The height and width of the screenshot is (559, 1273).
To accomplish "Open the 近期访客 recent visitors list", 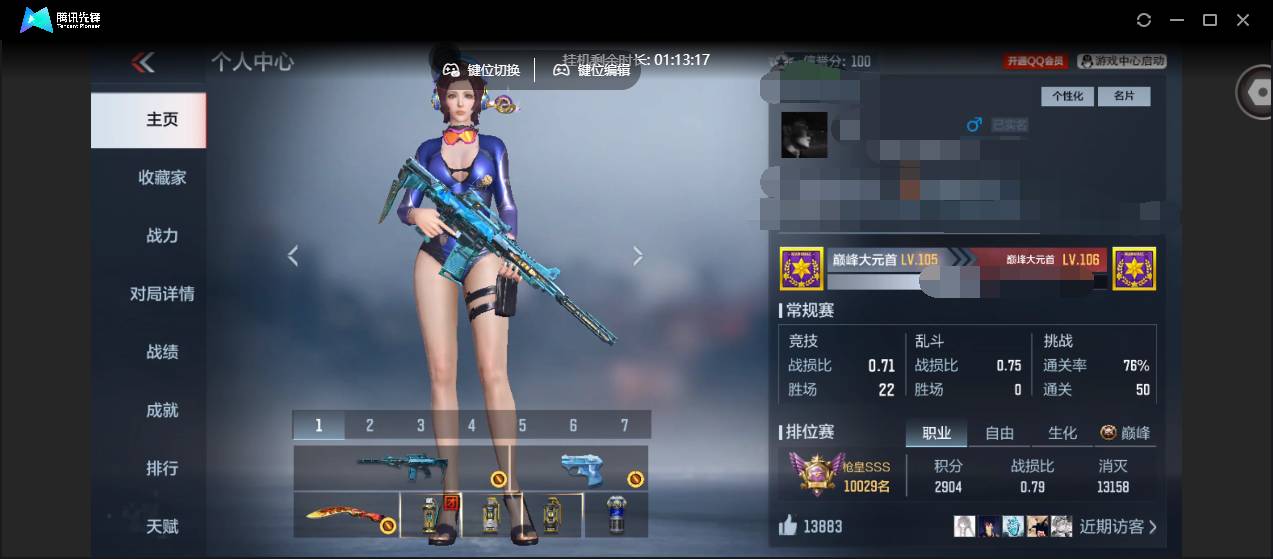I will click(1117, 526).
